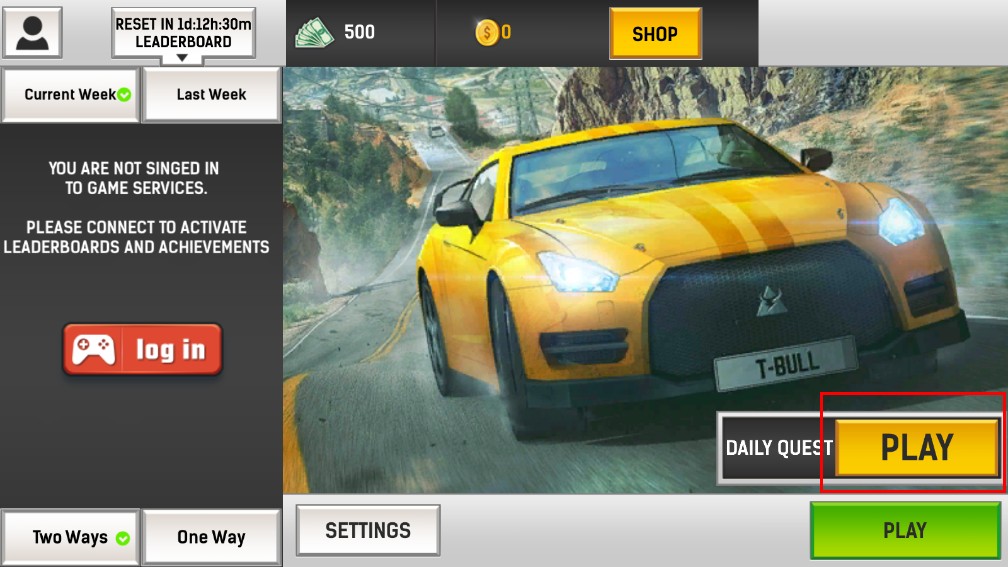
Task: Select Two Ways traffic mode
Action: tap(70, 537)
